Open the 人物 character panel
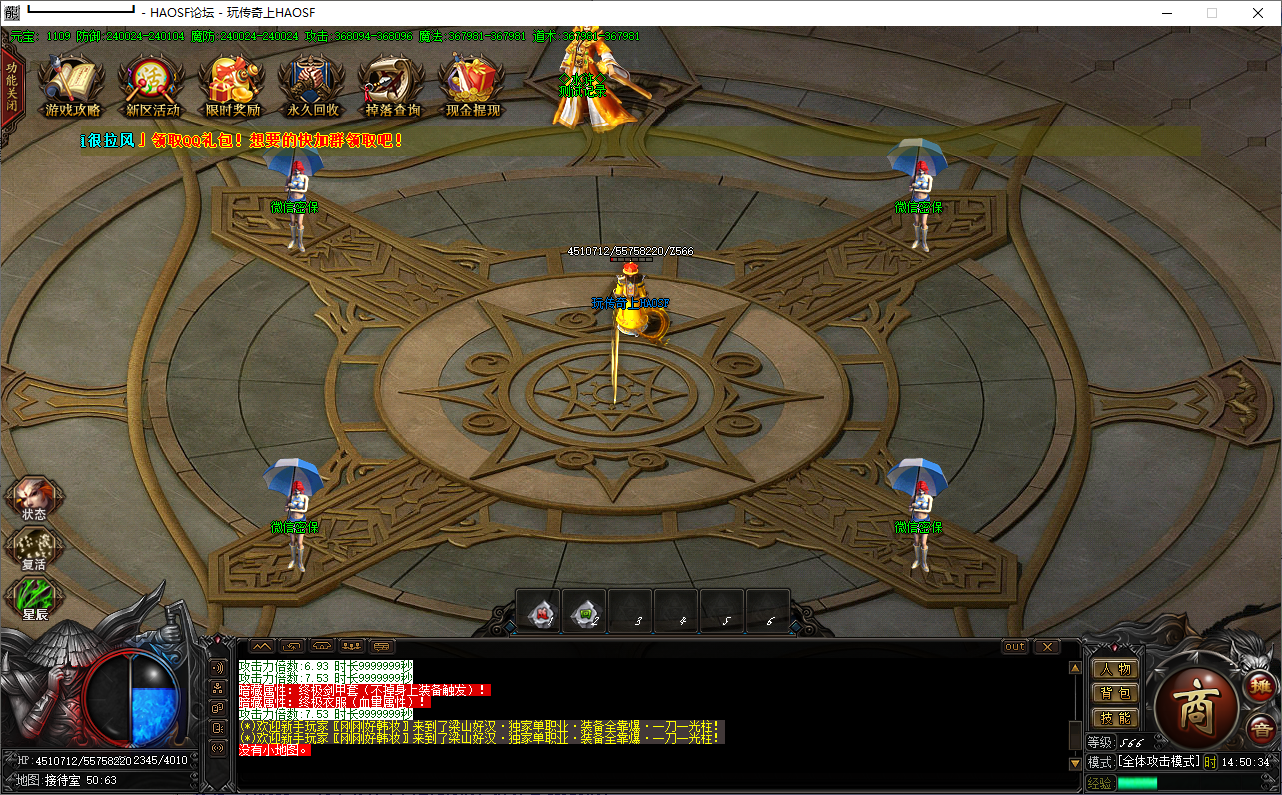 (x=1115, y=669)
